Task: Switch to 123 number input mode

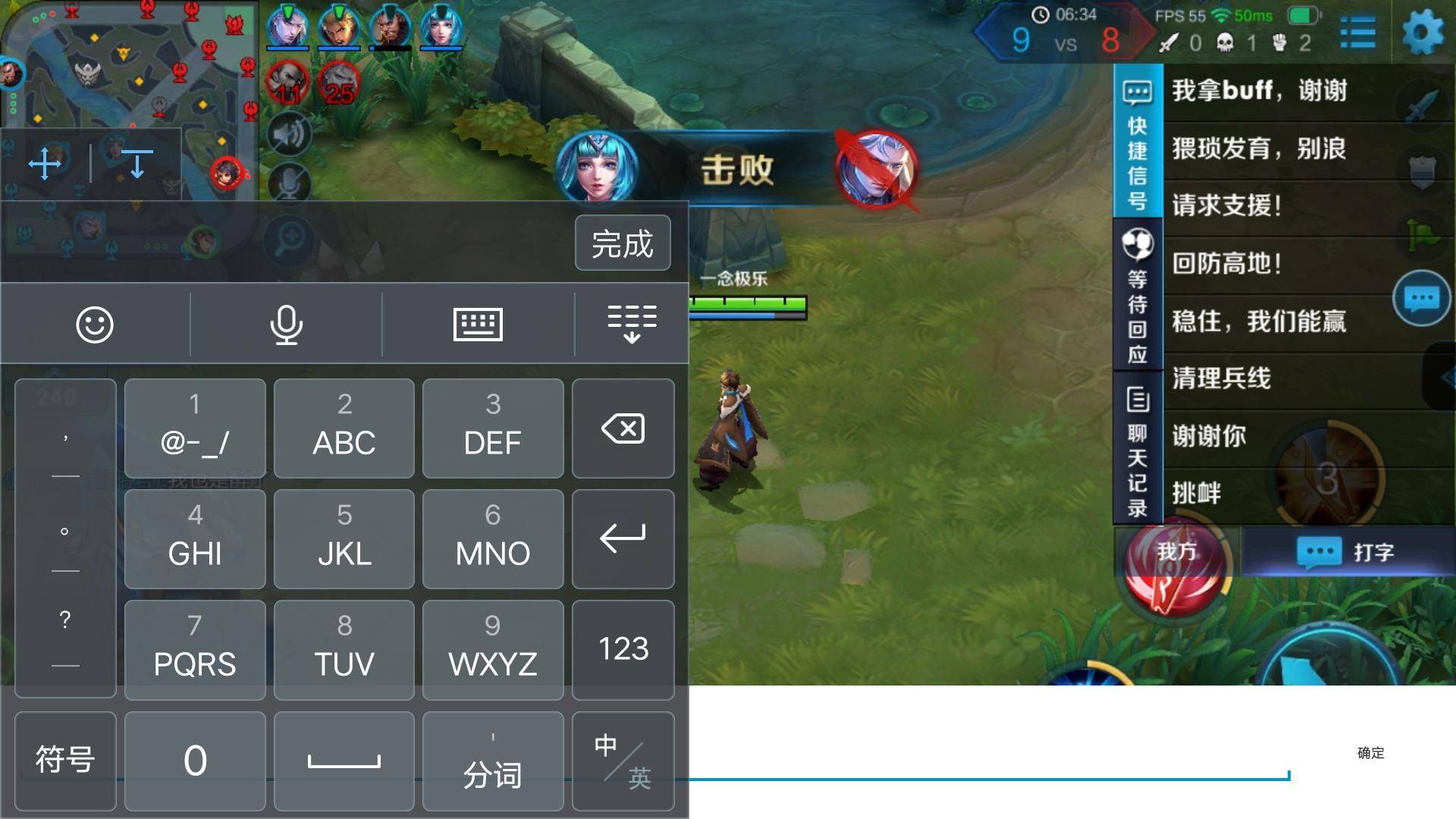Action: [x=622, y=649]
